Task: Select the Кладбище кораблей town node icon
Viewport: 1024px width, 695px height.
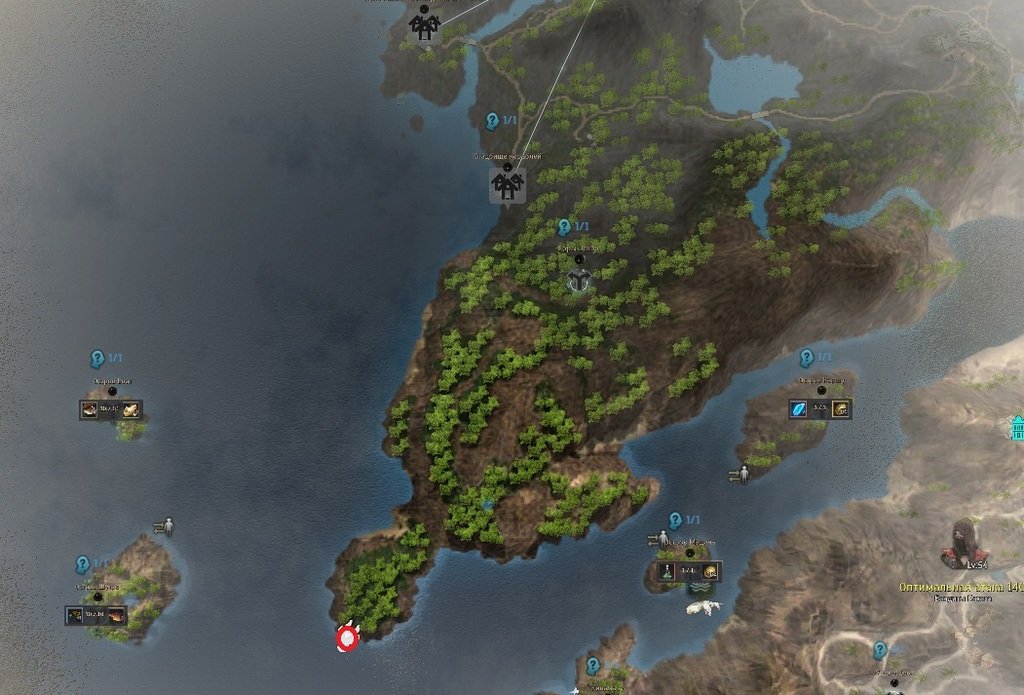Action: (x=508, y=185)
